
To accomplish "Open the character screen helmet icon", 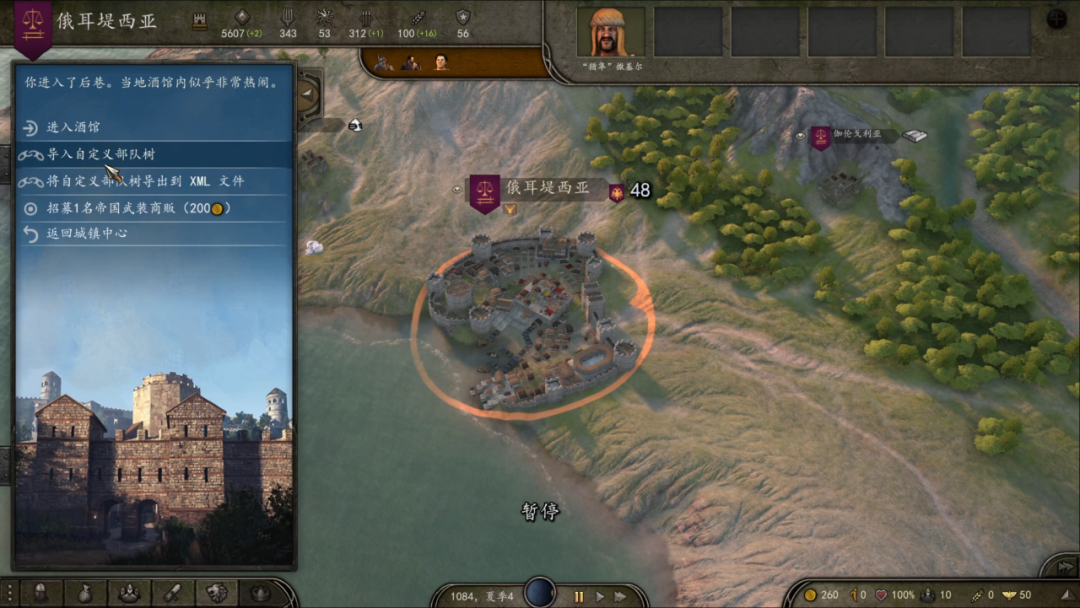I will click(x=41, y=592).
